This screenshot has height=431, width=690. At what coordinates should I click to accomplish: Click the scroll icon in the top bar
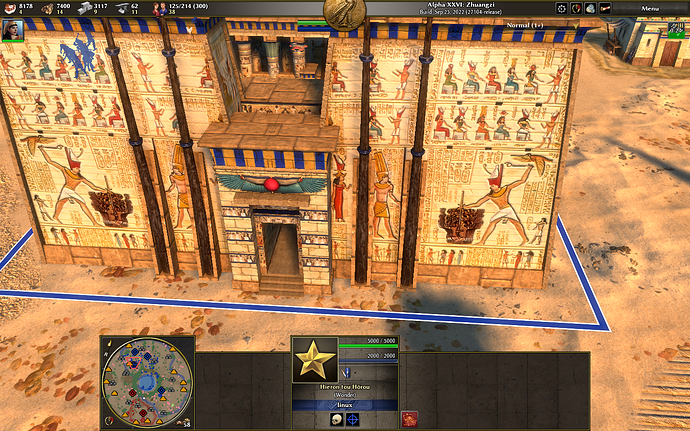(x=604, y=8)
